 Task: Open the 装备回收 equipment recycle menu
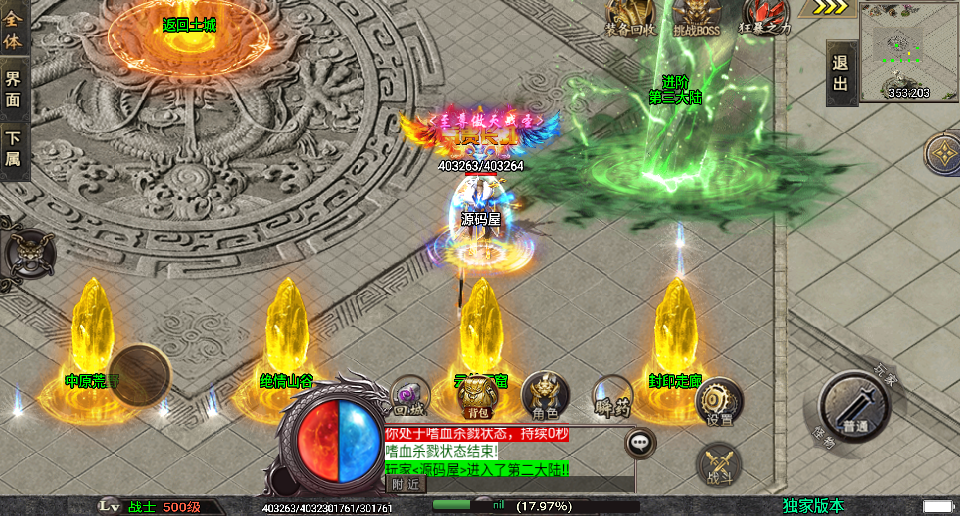click(x=630, y=18)
